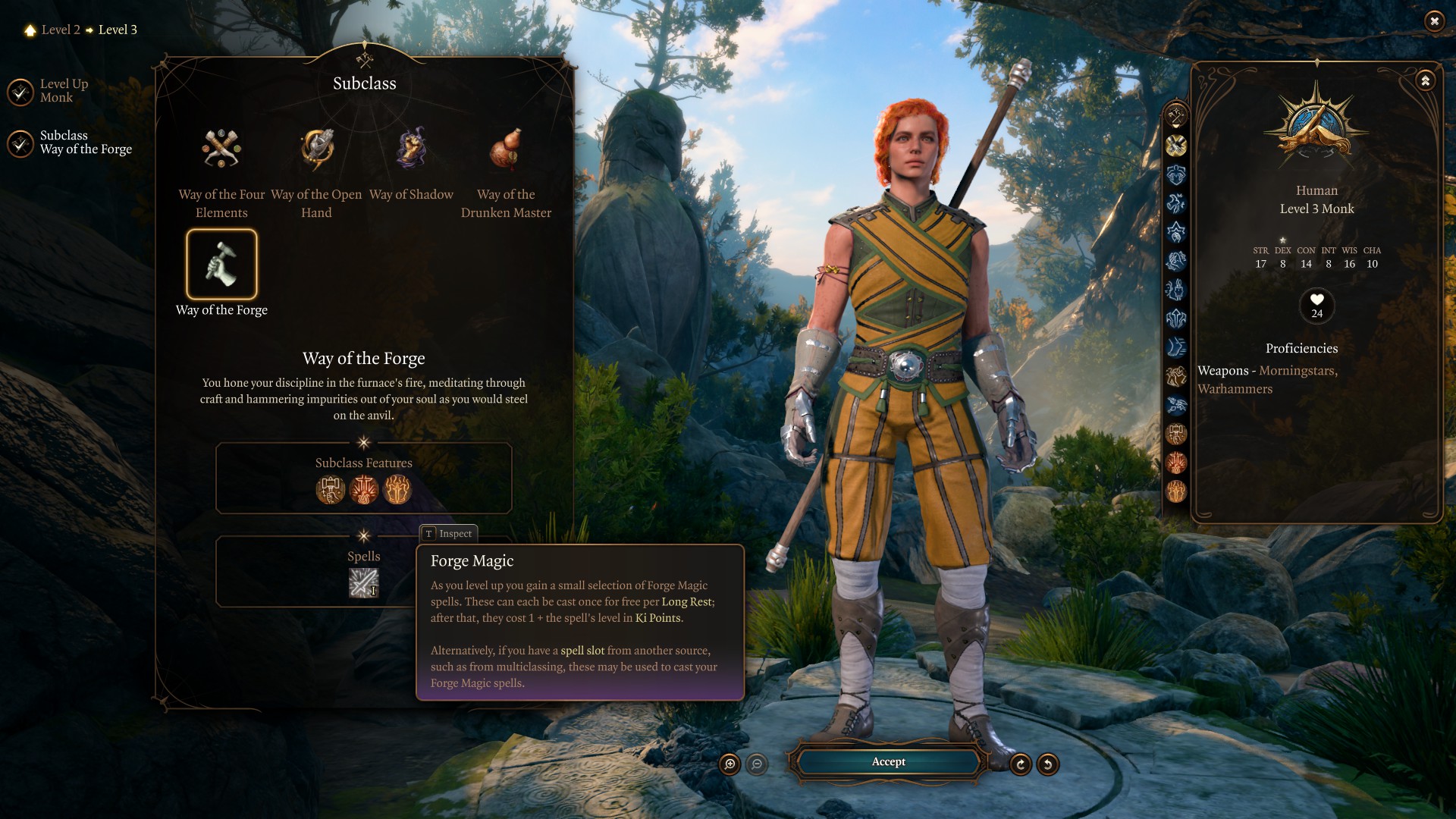Choose Way of the Drunken Master

click(506, 149)
